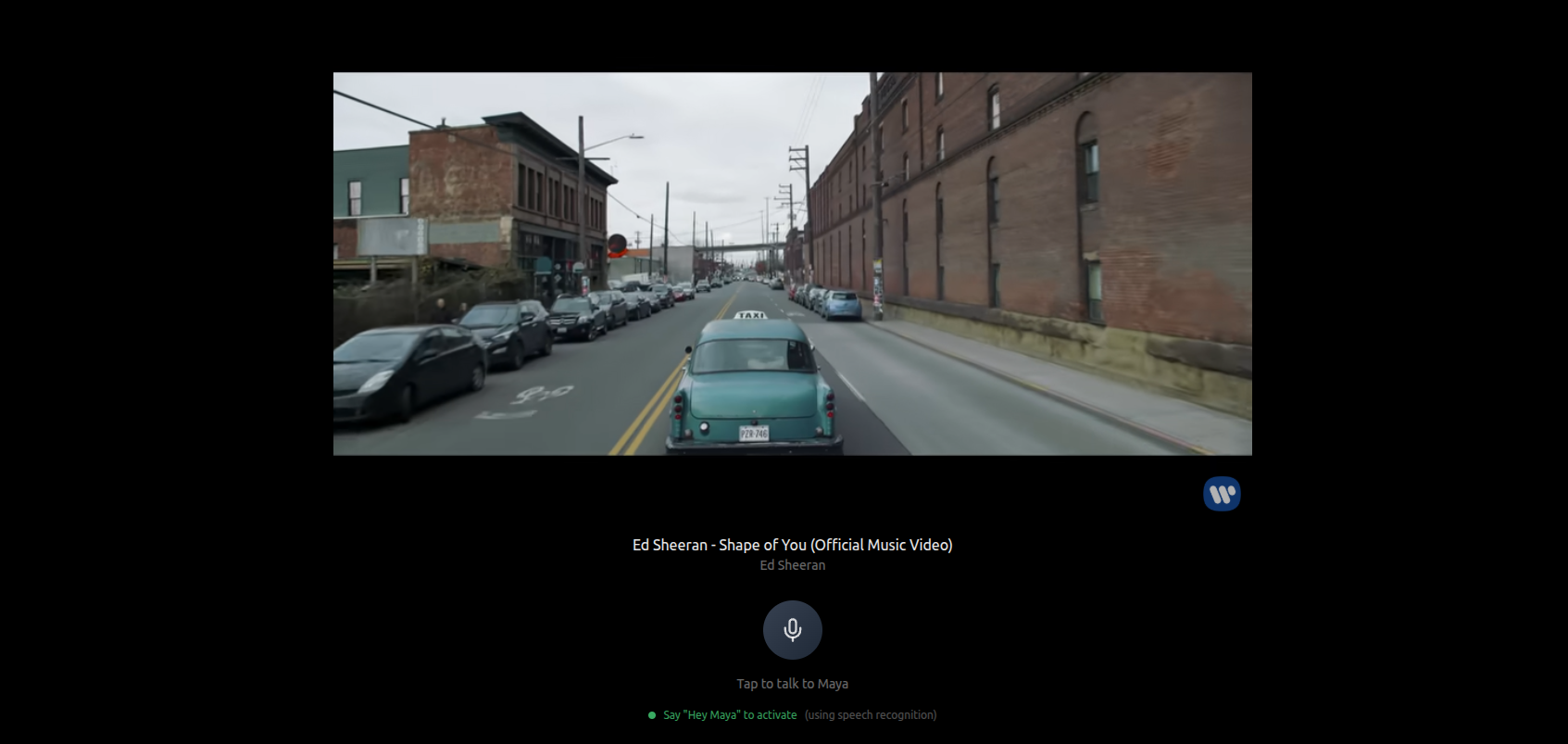Click the Warner Music logo badge
The image size is (1568, 744).
(x=1222, y=494)
